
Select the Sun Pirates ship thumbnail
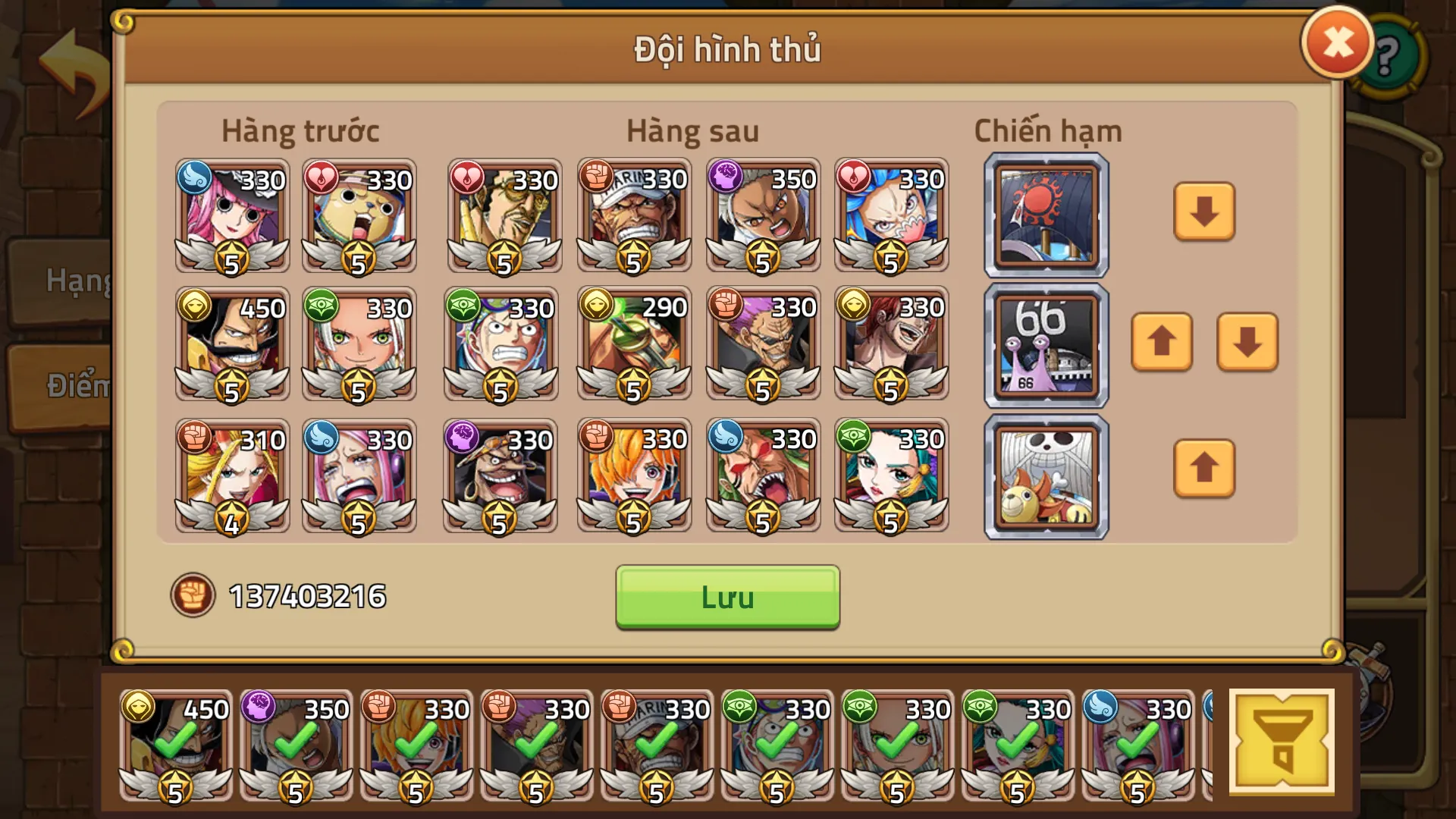pos(1045,214)
